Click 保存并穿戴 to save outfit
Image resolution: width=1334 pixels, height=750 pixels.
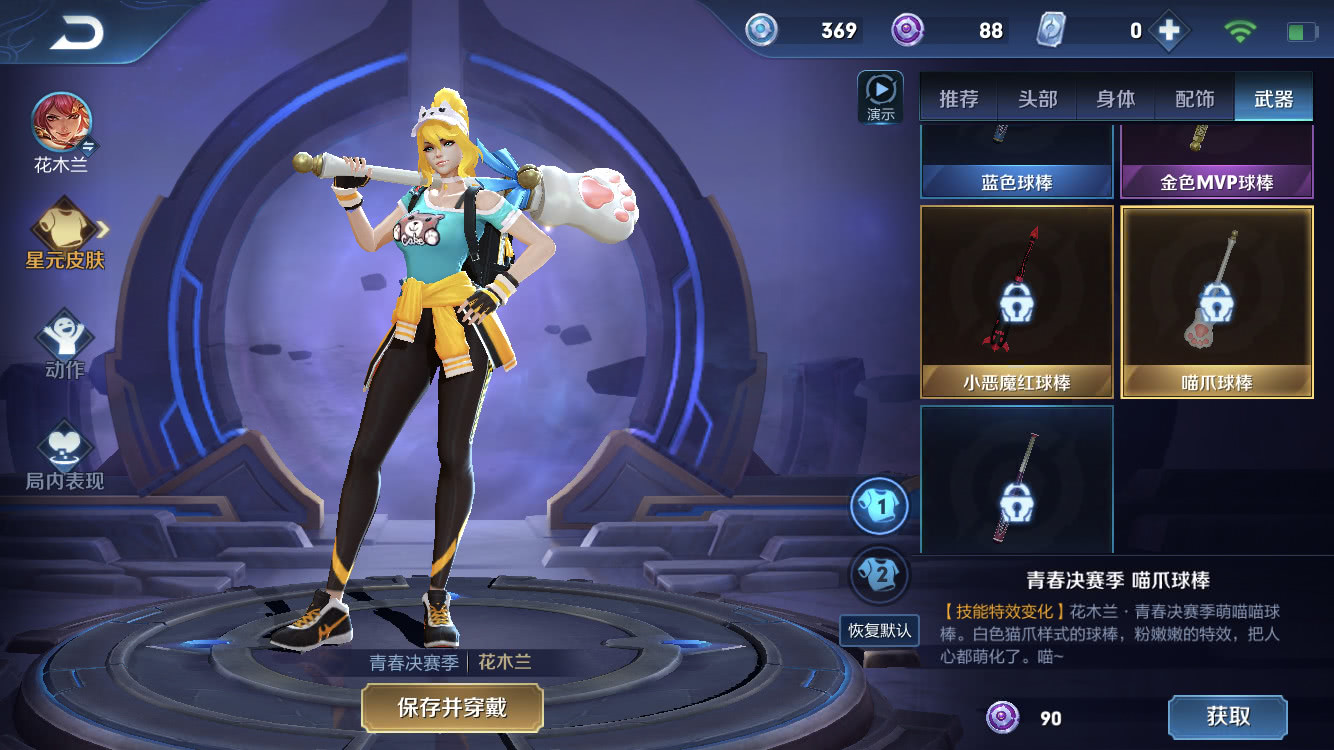pyautogui.click(x=452, y=708)
